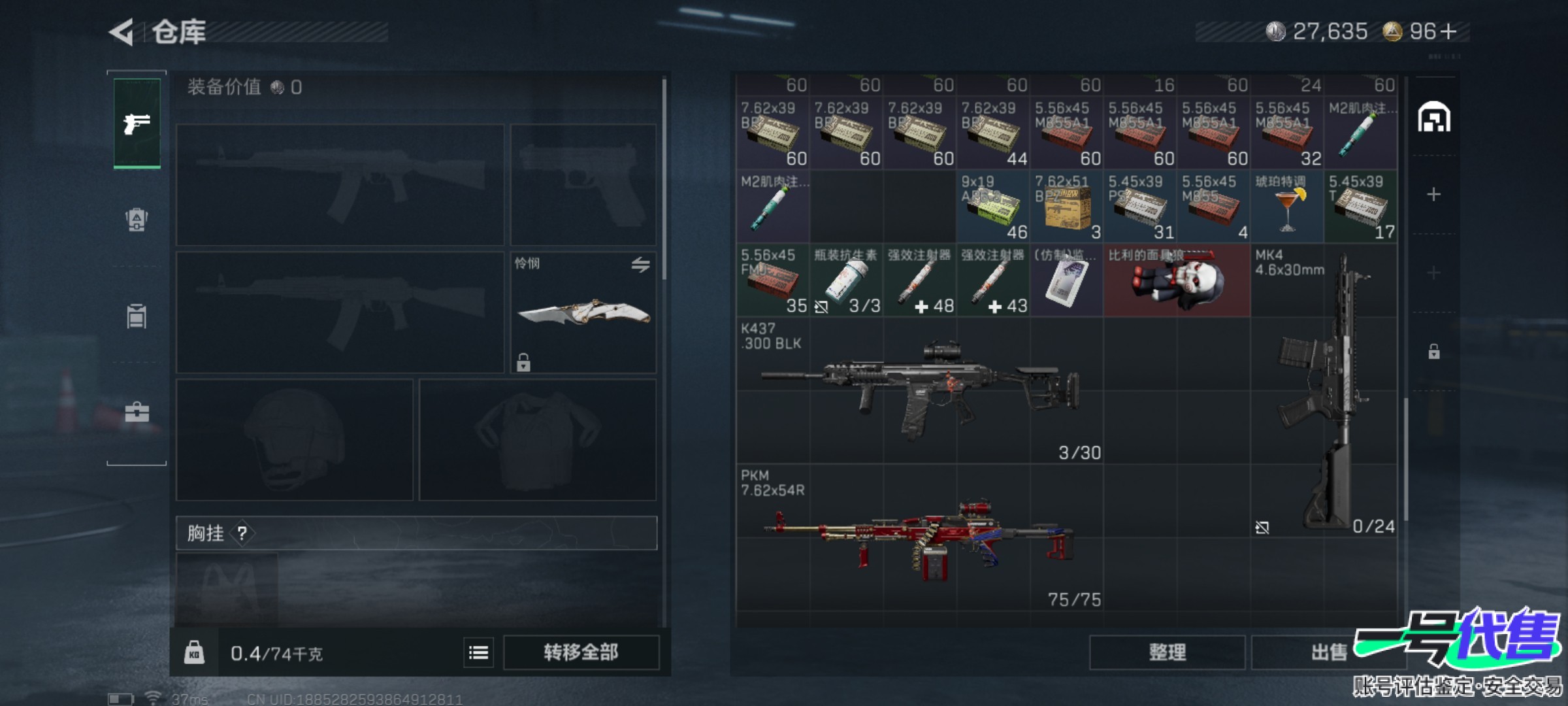Select the 瓶装抗生素 antibiotics bottle
The image size is (1568, 706).
point(846,281)
